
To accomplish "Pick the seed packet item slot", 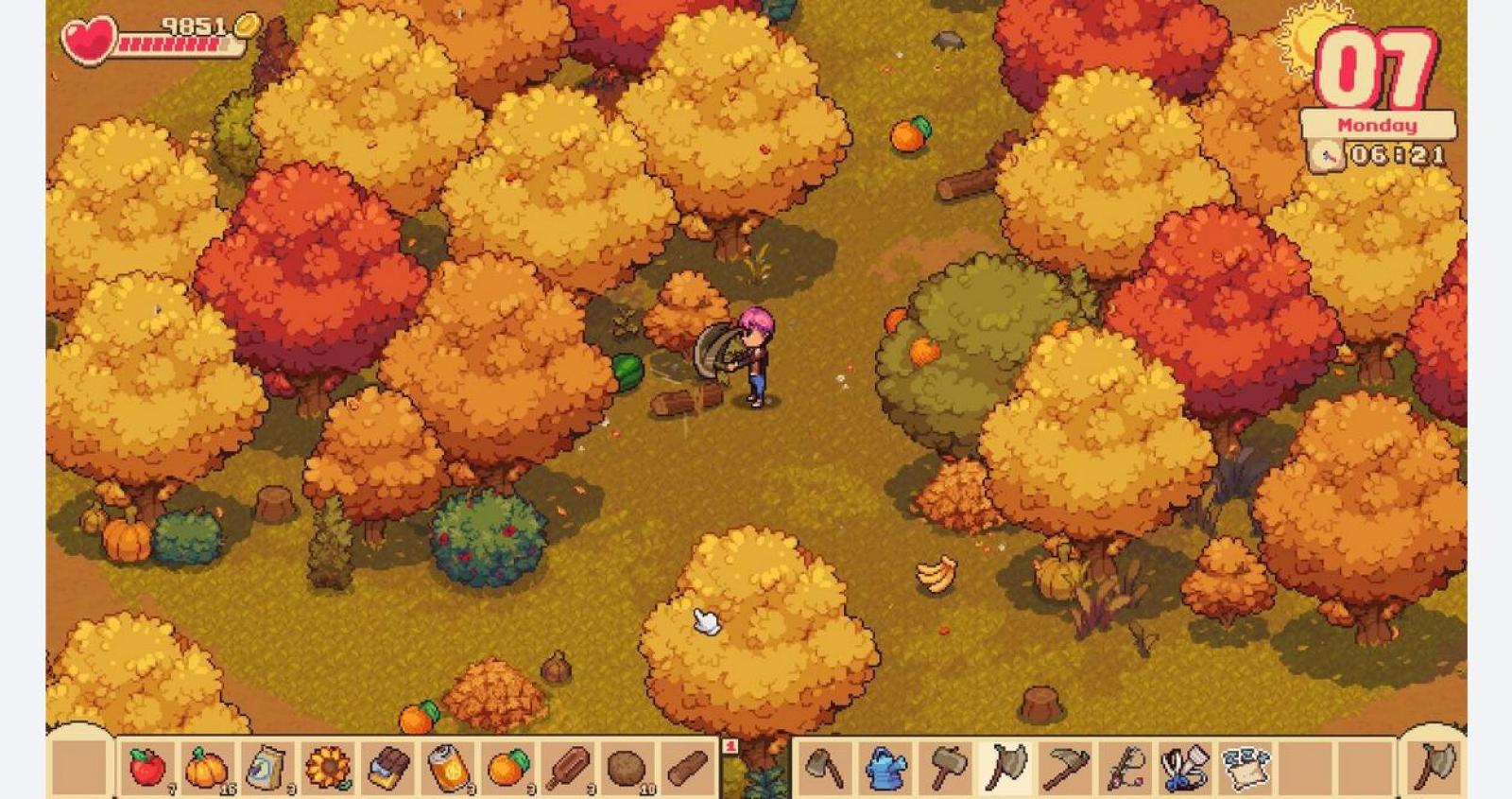I will pos(267,767).
